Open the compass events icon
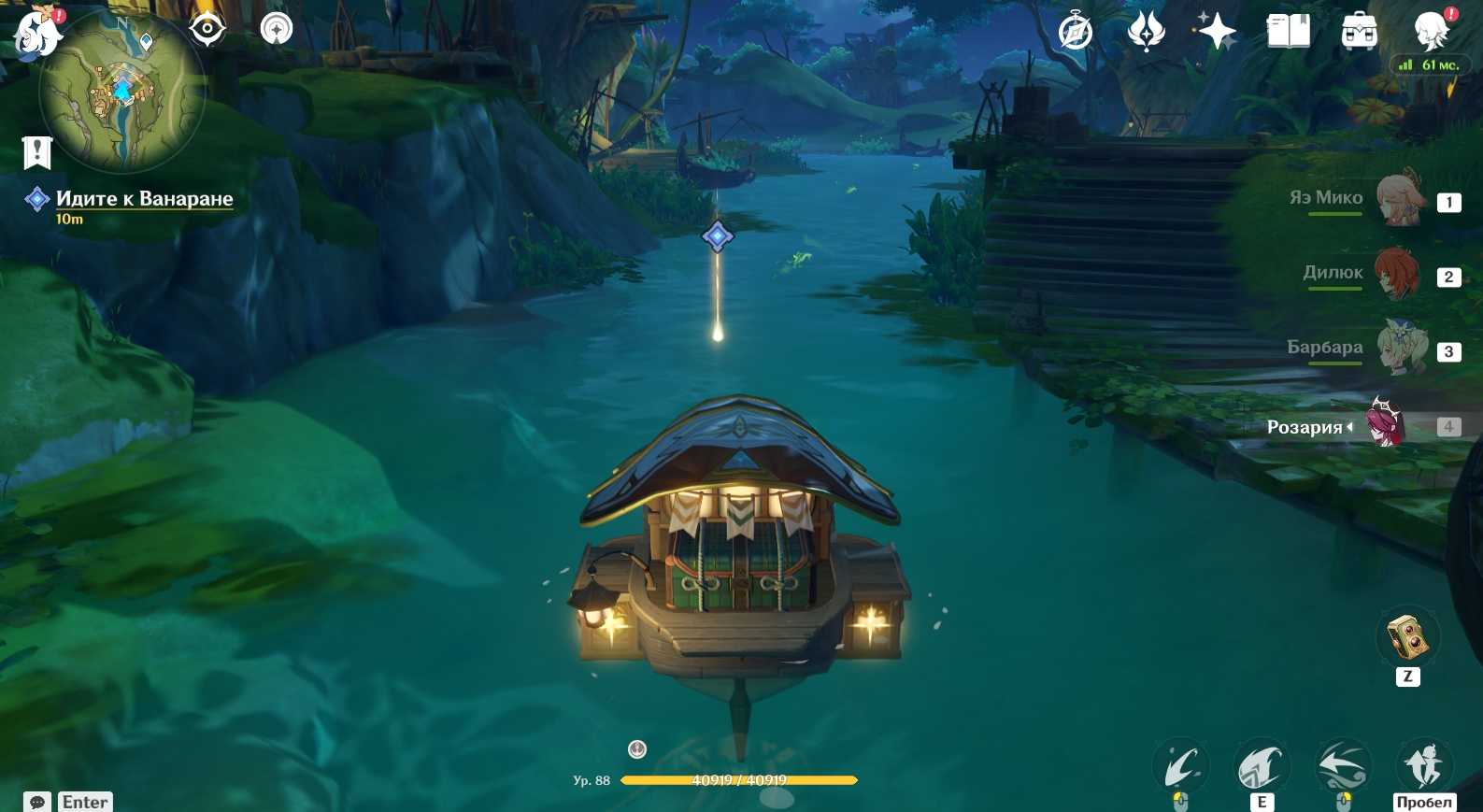1483x812 pixels. pos(1076,31)
